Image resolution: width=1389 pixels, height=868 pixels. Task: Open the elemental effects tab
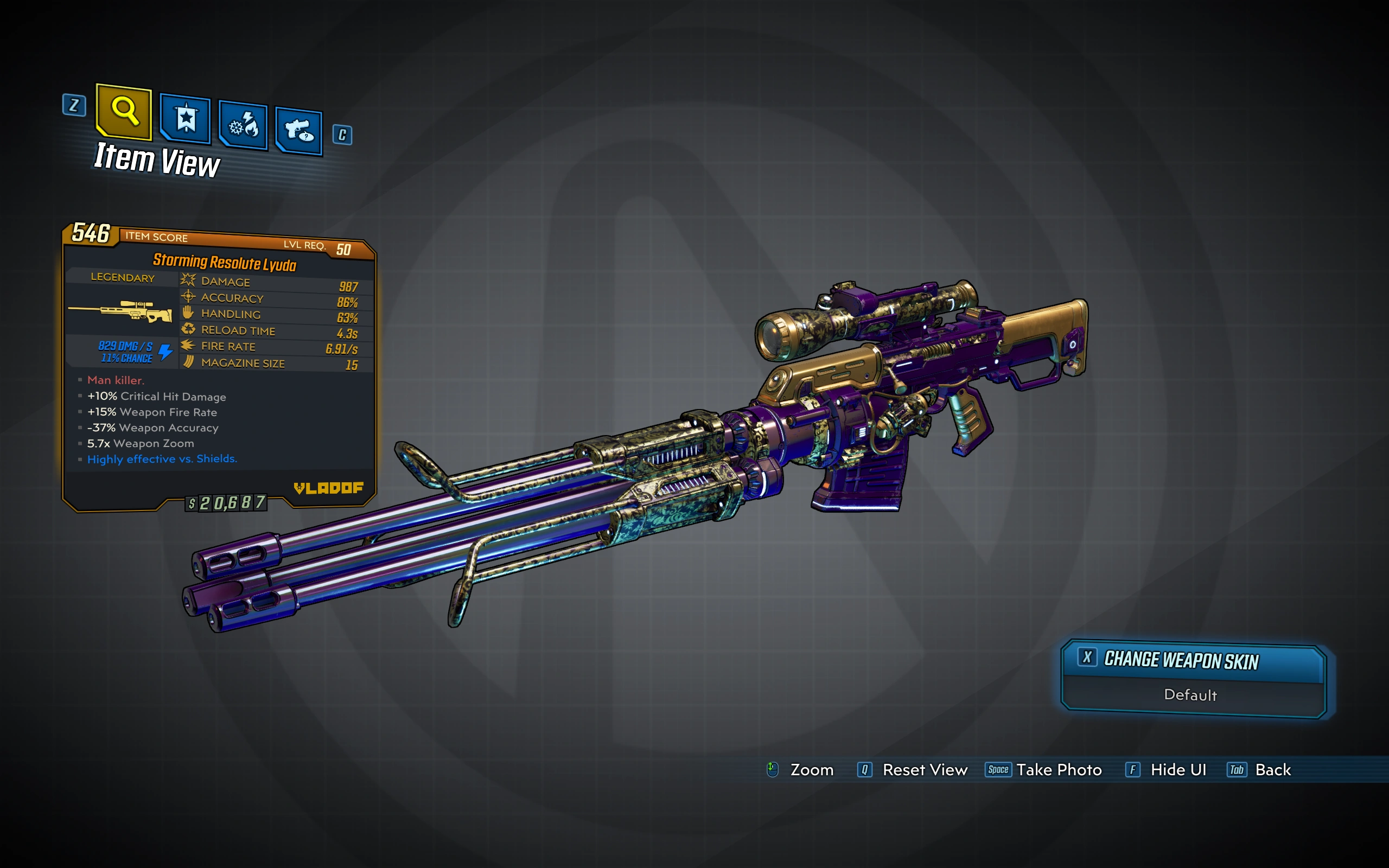click(244, 125)
